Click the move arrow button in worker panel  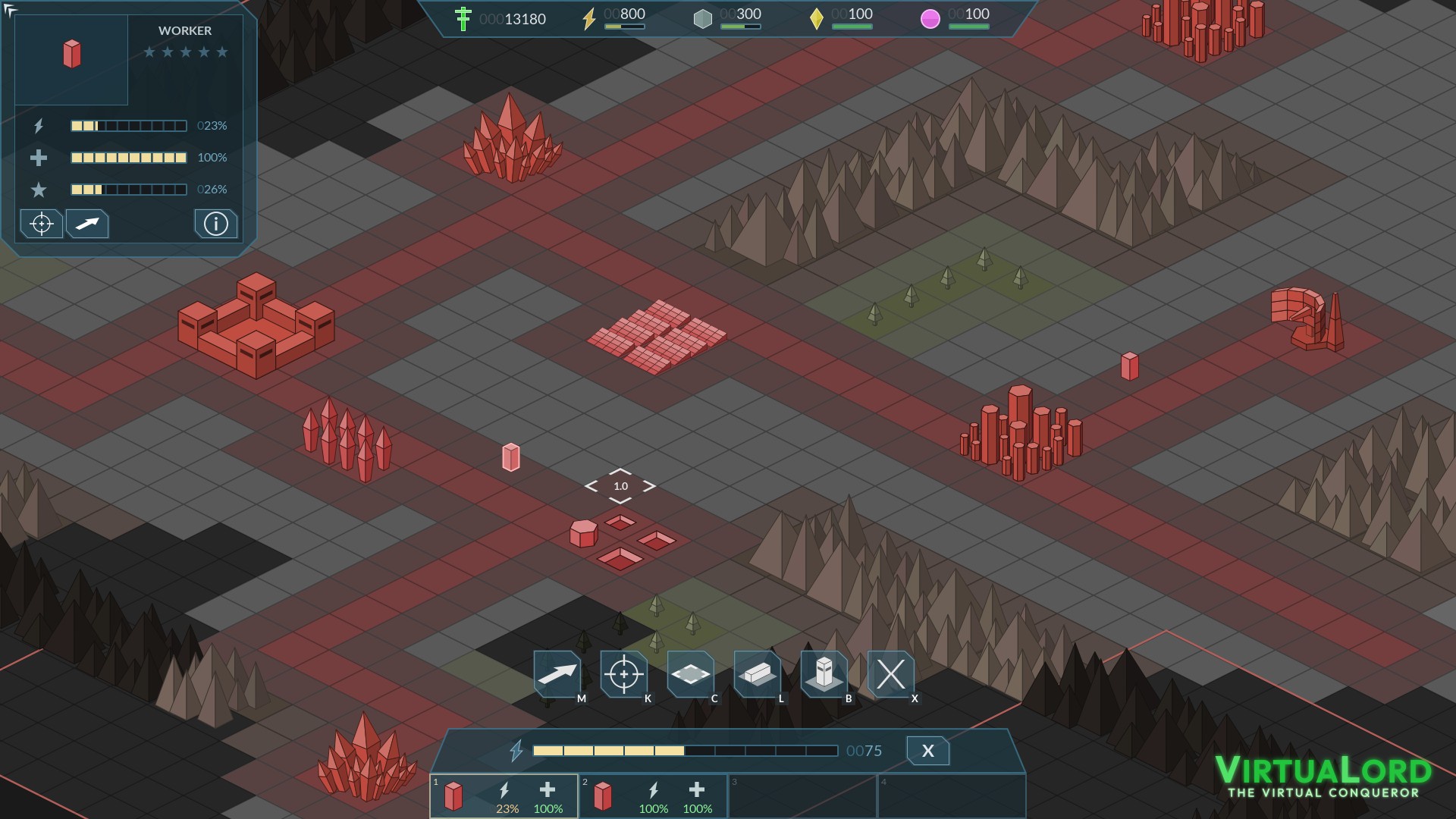(x=87, y=224)
